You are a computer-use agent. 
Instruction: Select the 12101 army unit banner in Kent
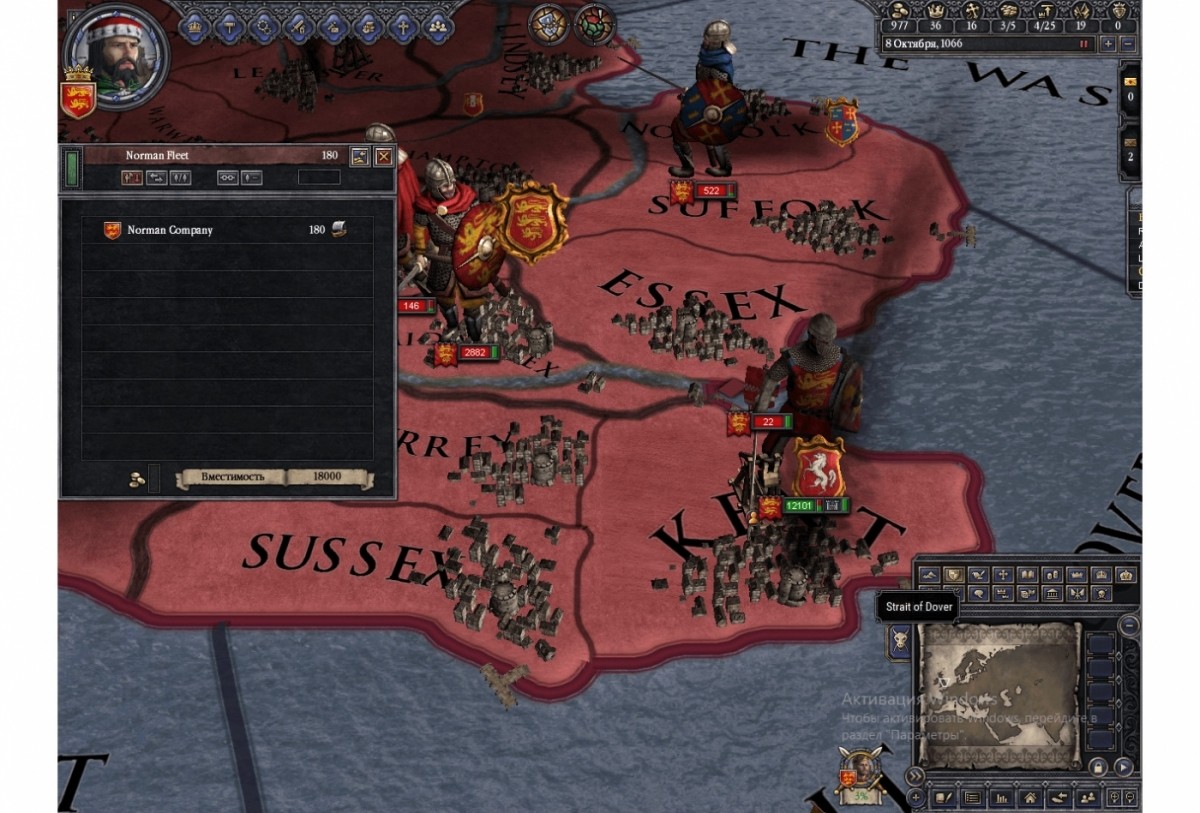point(798,506)
